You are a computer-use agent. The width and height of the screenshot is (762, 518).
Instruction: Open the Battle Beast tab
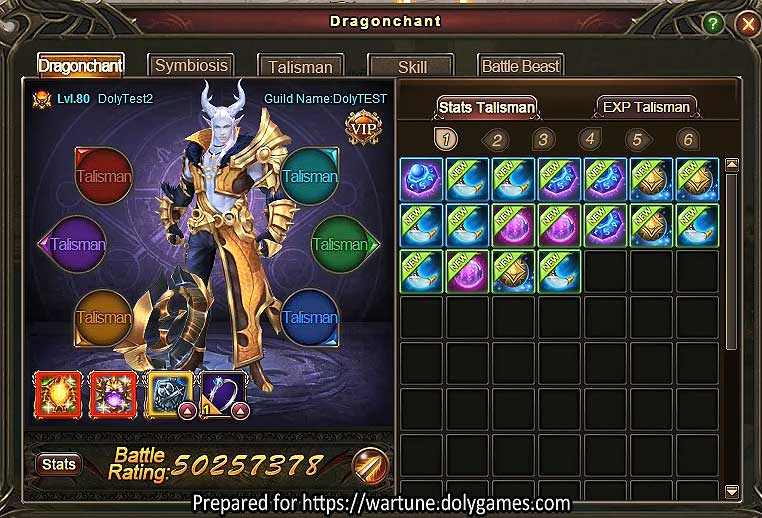click(x=520, y=67)
